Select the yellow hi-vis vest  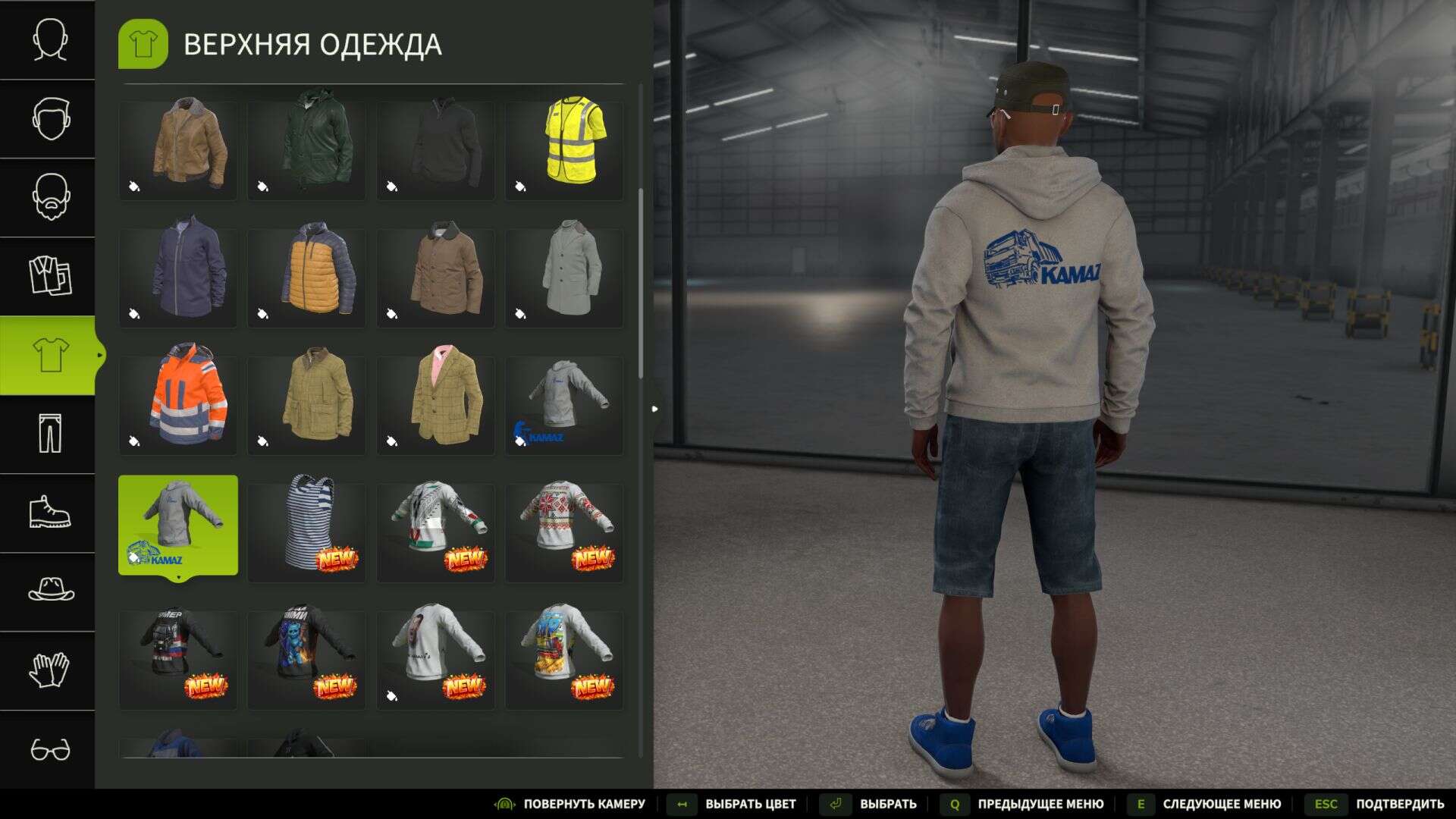(x=564, y=148)
